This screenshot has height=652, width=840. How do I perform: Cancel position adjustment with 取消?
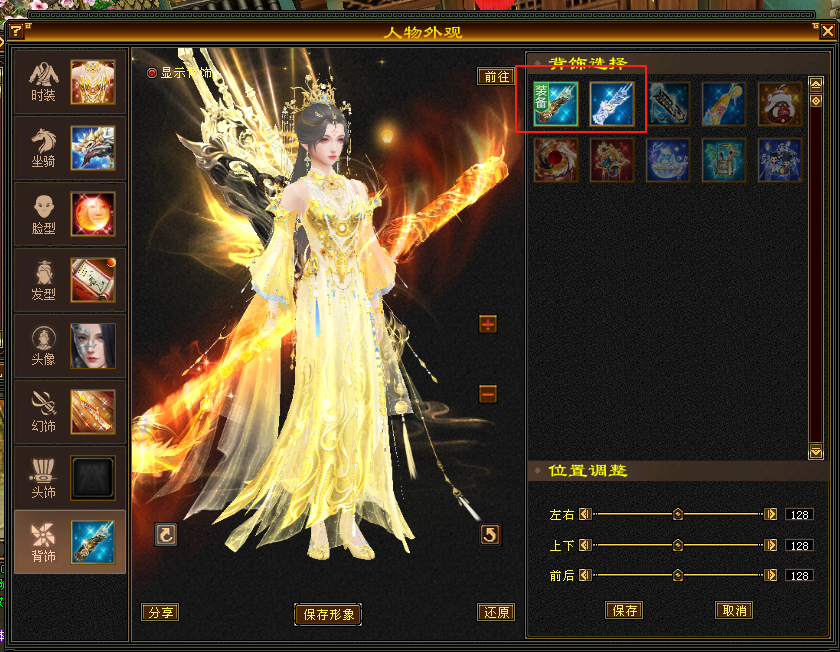(734, 610)
